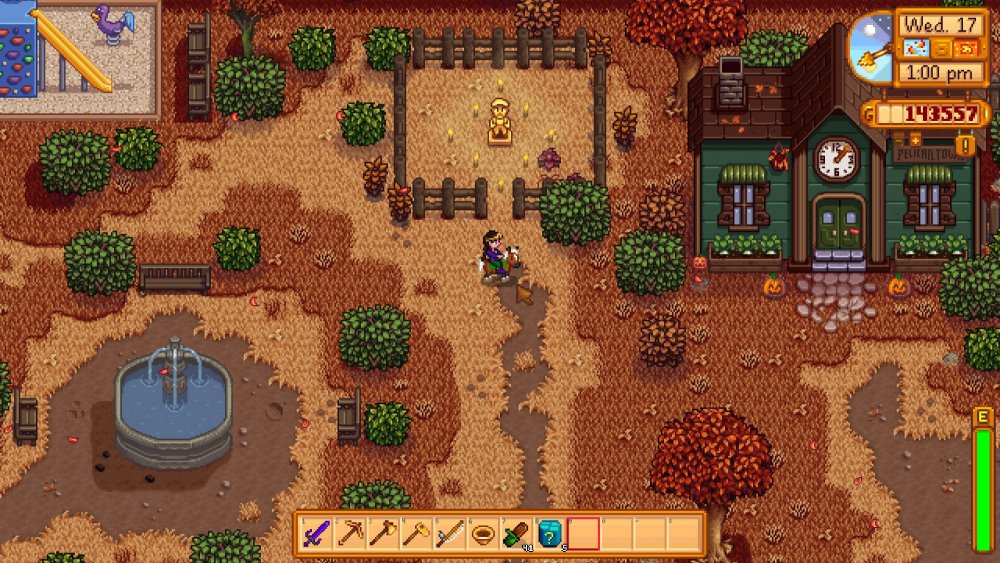
Task: Select the copper pan slot
Action: coord(483,533)
